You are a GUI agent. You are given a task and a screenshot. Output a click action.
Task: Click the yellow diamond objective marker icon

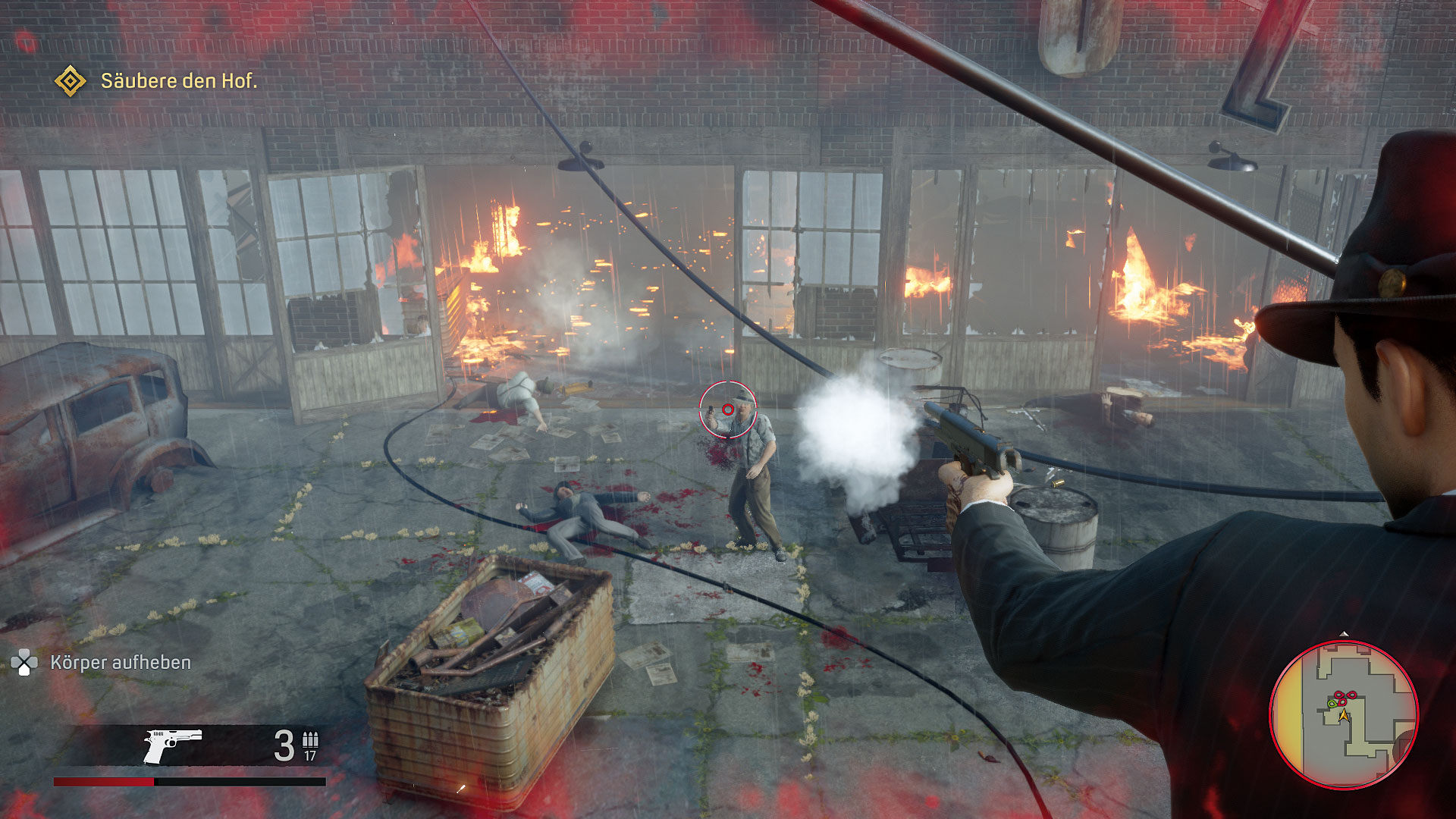tap(71, 80)
